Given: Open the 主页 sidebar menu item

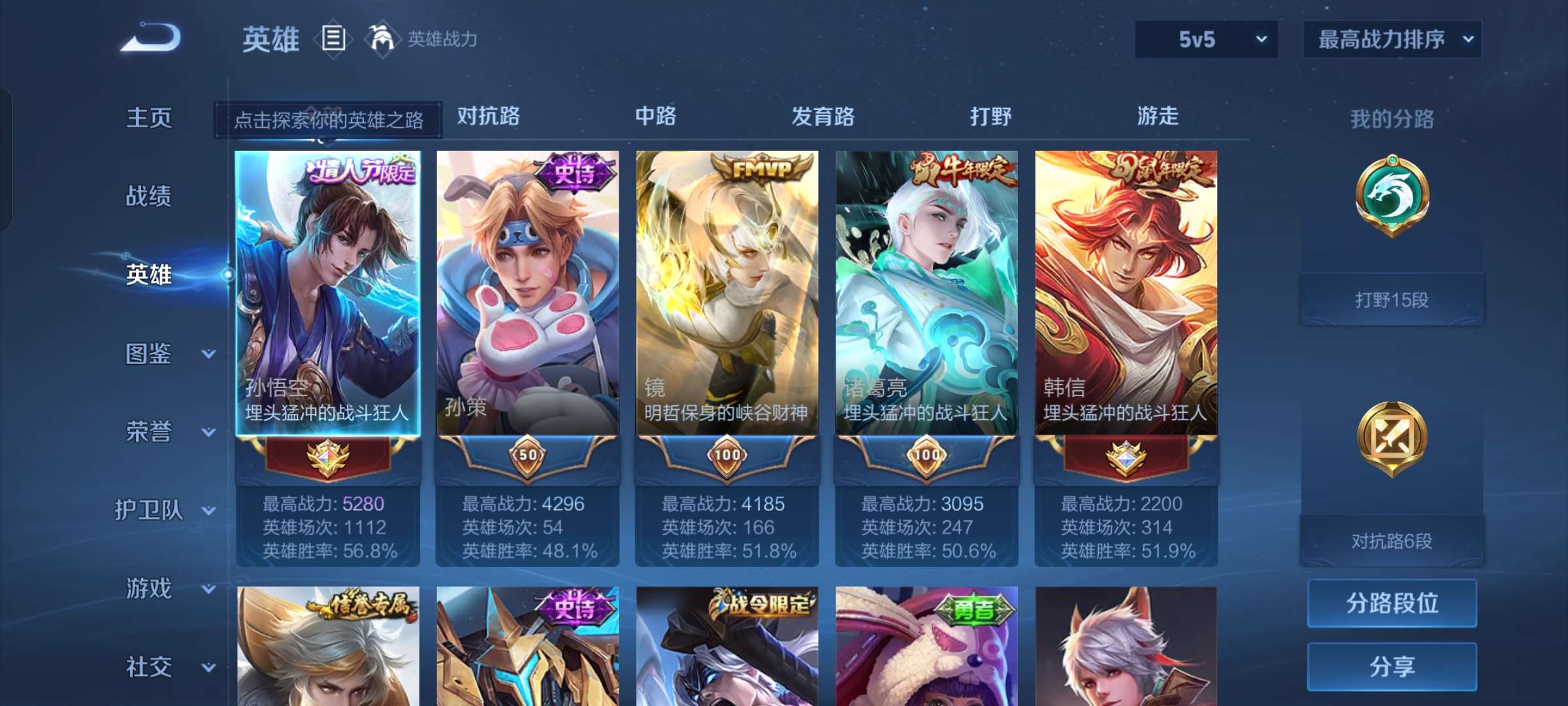Looking at the screenshot, I should point(149,118).
